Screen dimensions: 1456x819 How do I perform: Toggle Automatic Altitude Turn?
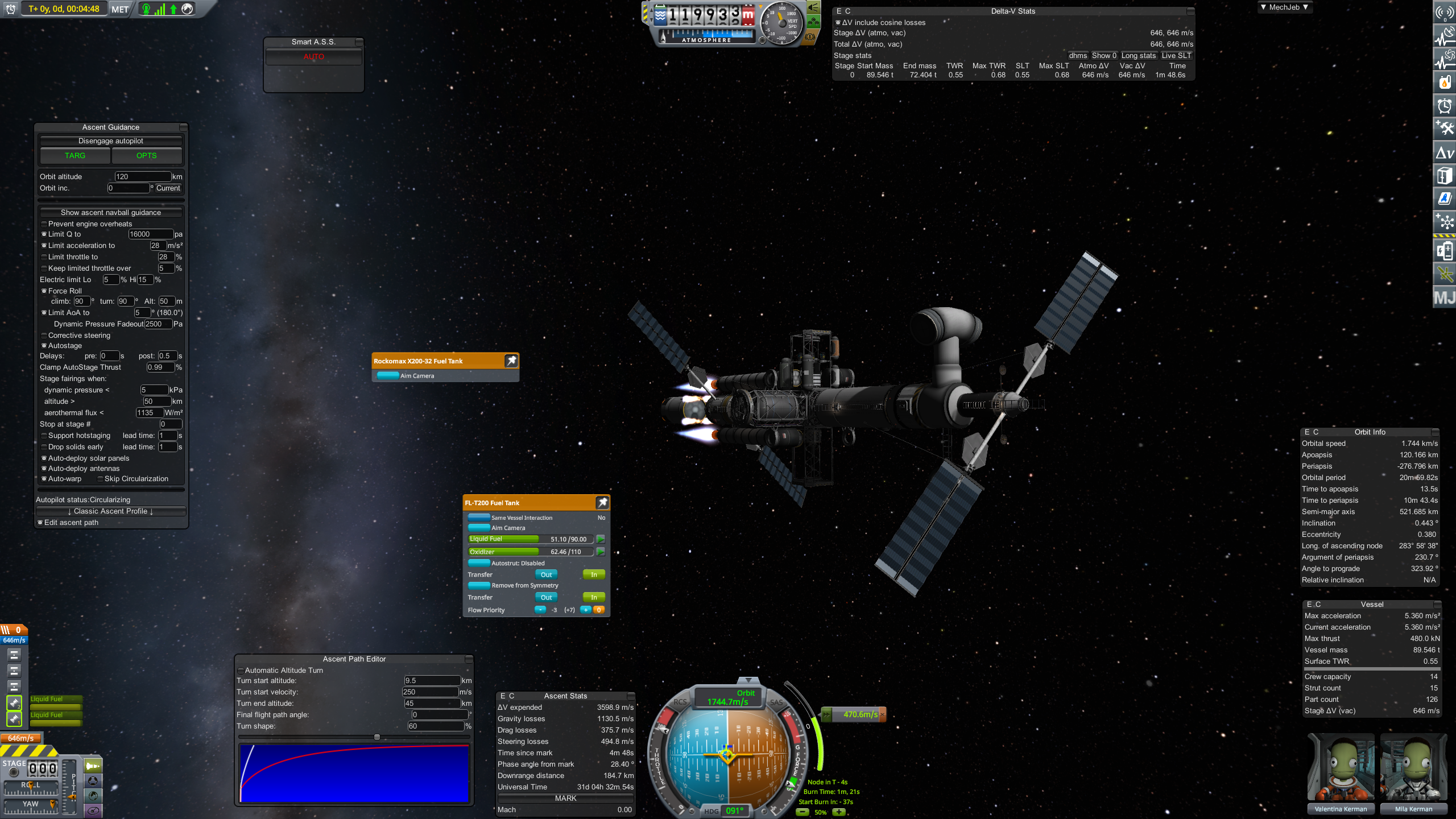[x=241, y=671]
